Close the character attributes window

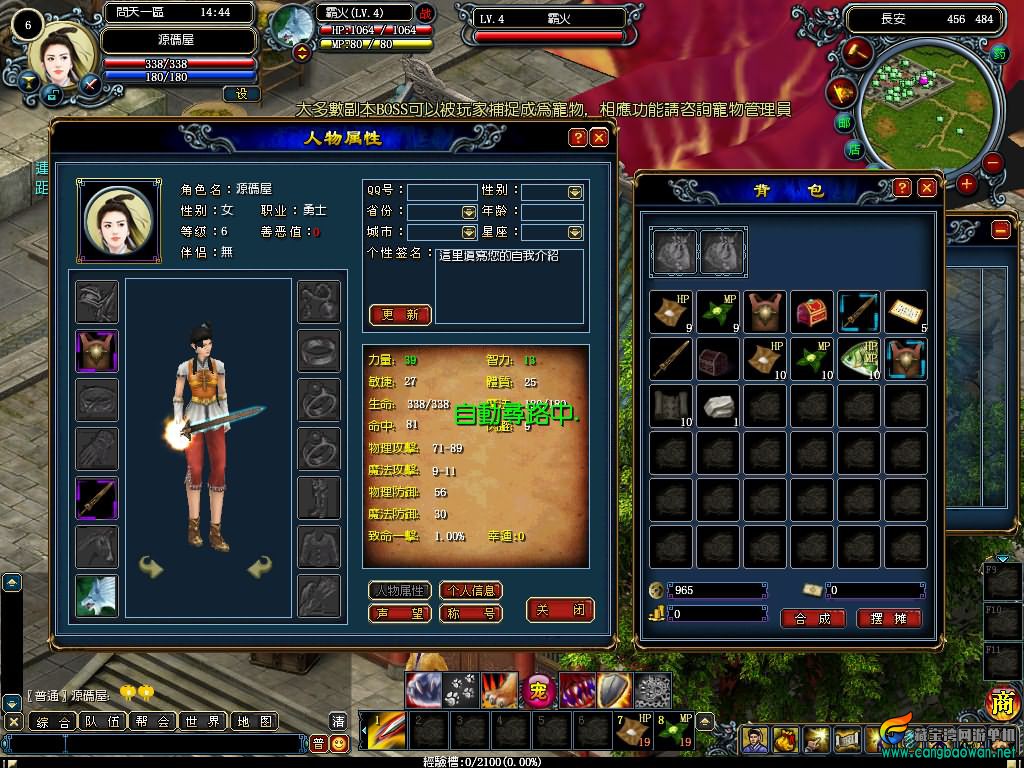599,138
